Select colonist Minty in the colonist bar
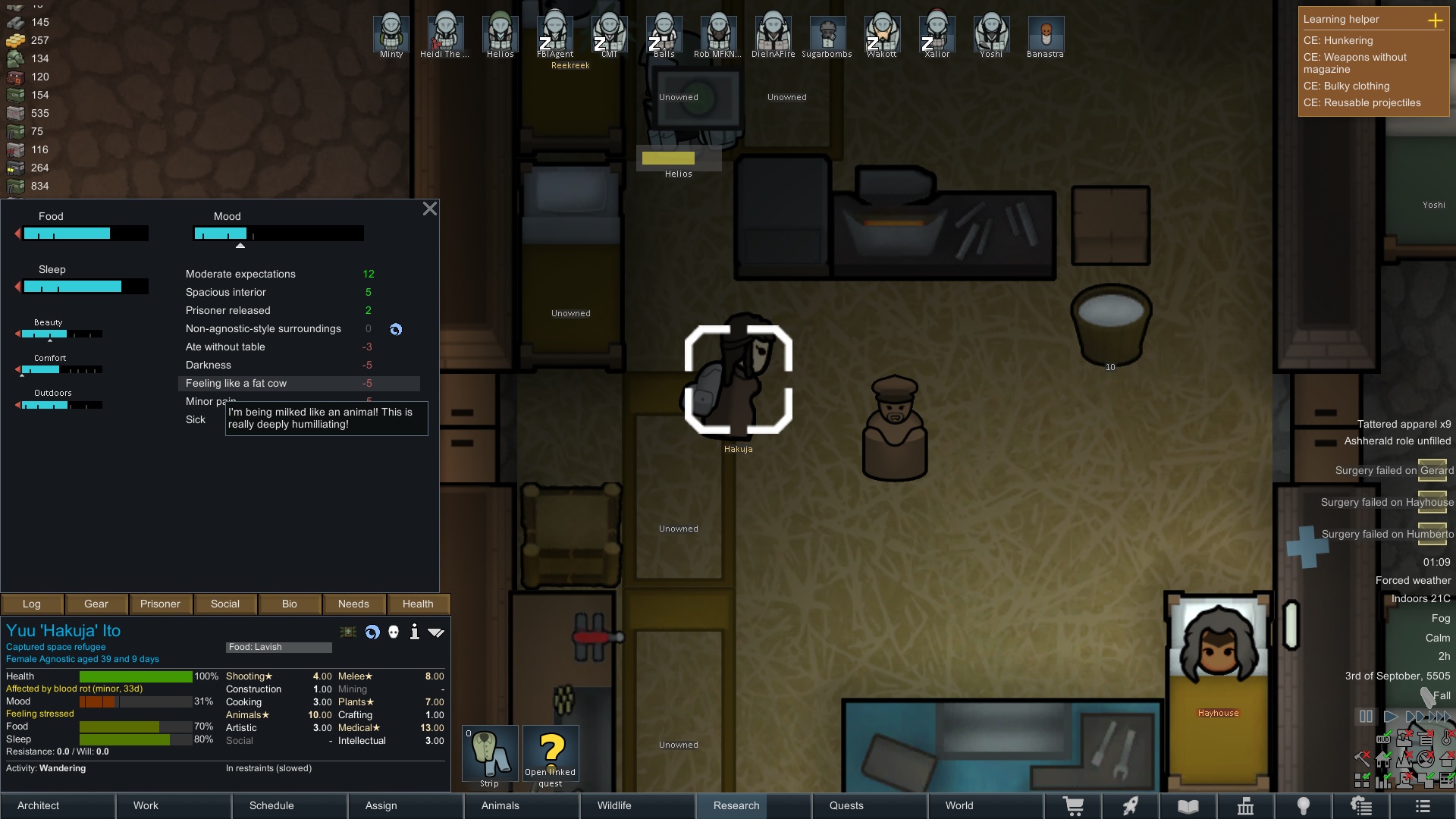 391,35
